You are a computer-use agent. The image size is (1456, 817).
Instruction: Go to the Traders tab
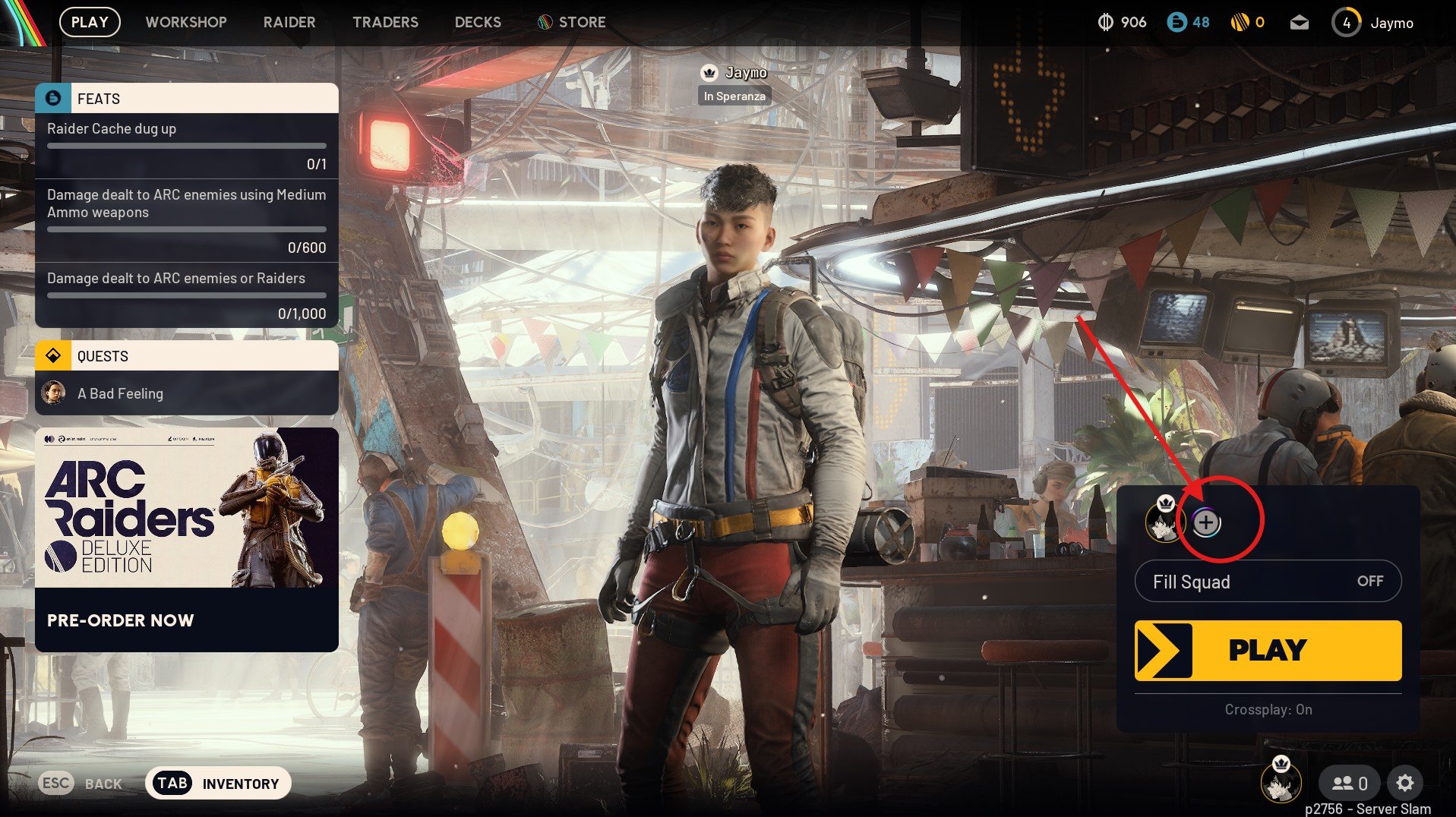tap(385, 22)
